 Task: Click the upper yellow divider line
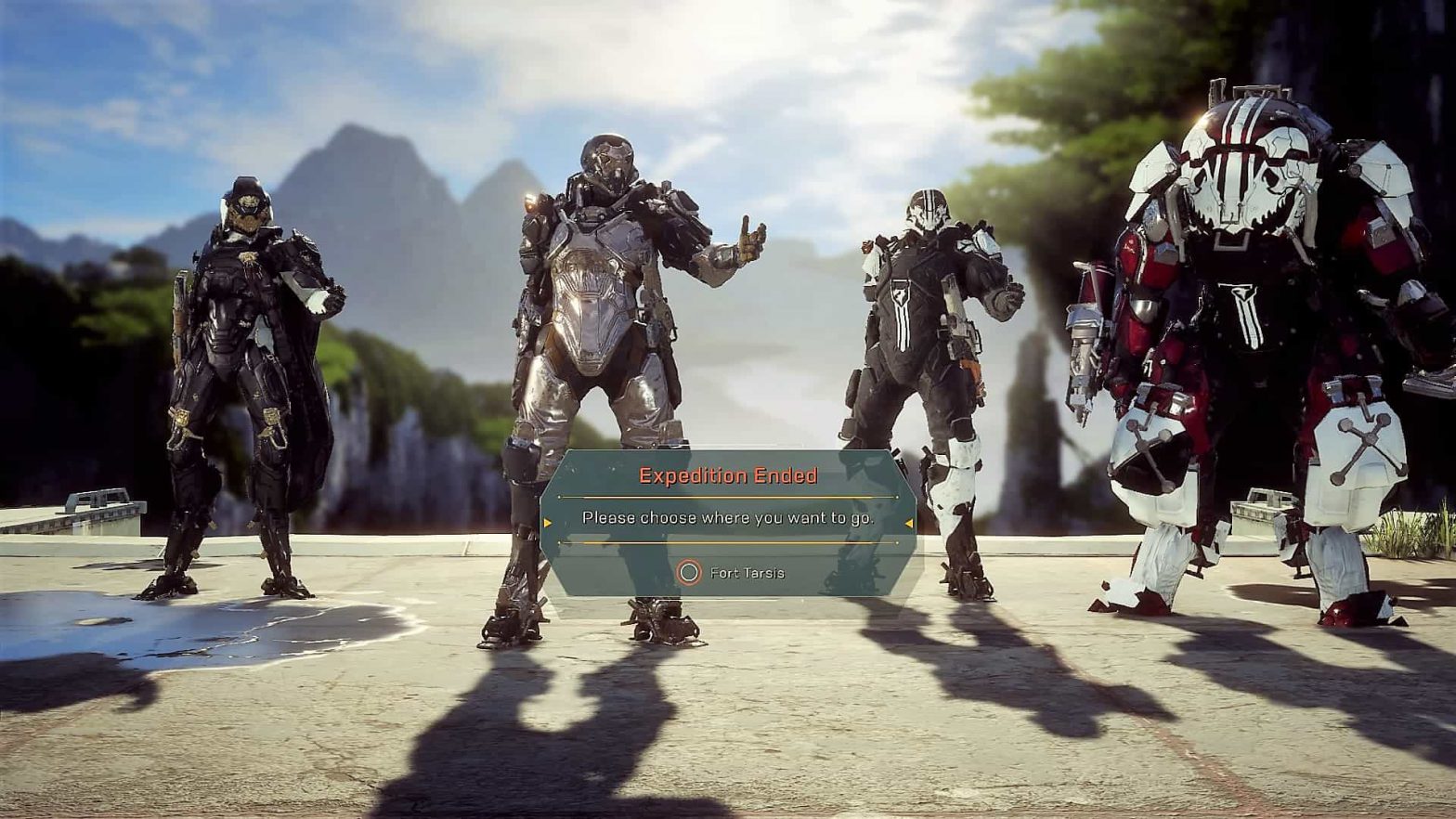click(x=727, y=495)
